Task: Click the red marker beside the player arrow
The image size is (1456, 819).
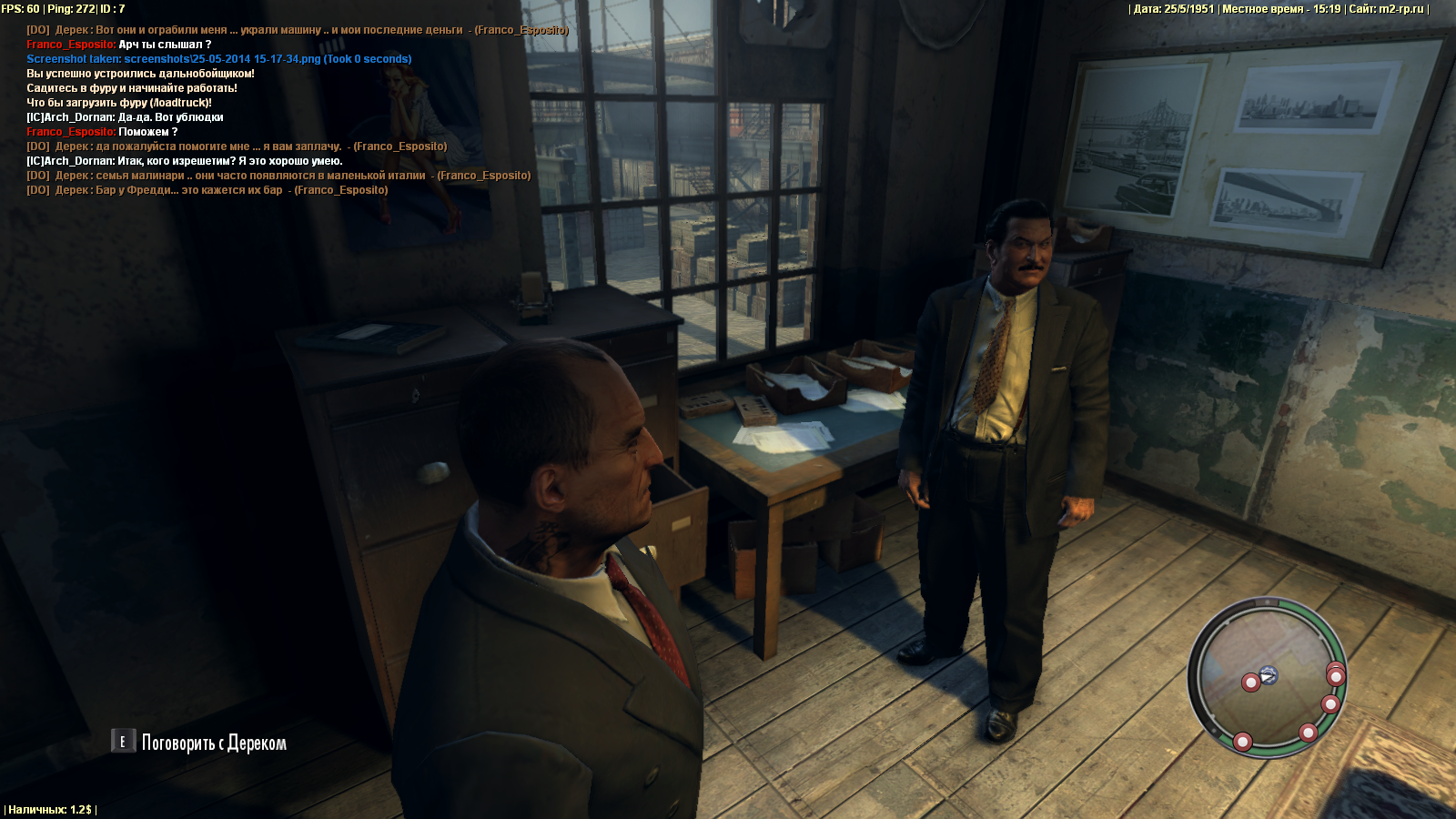Action: tap(1251, 682)
